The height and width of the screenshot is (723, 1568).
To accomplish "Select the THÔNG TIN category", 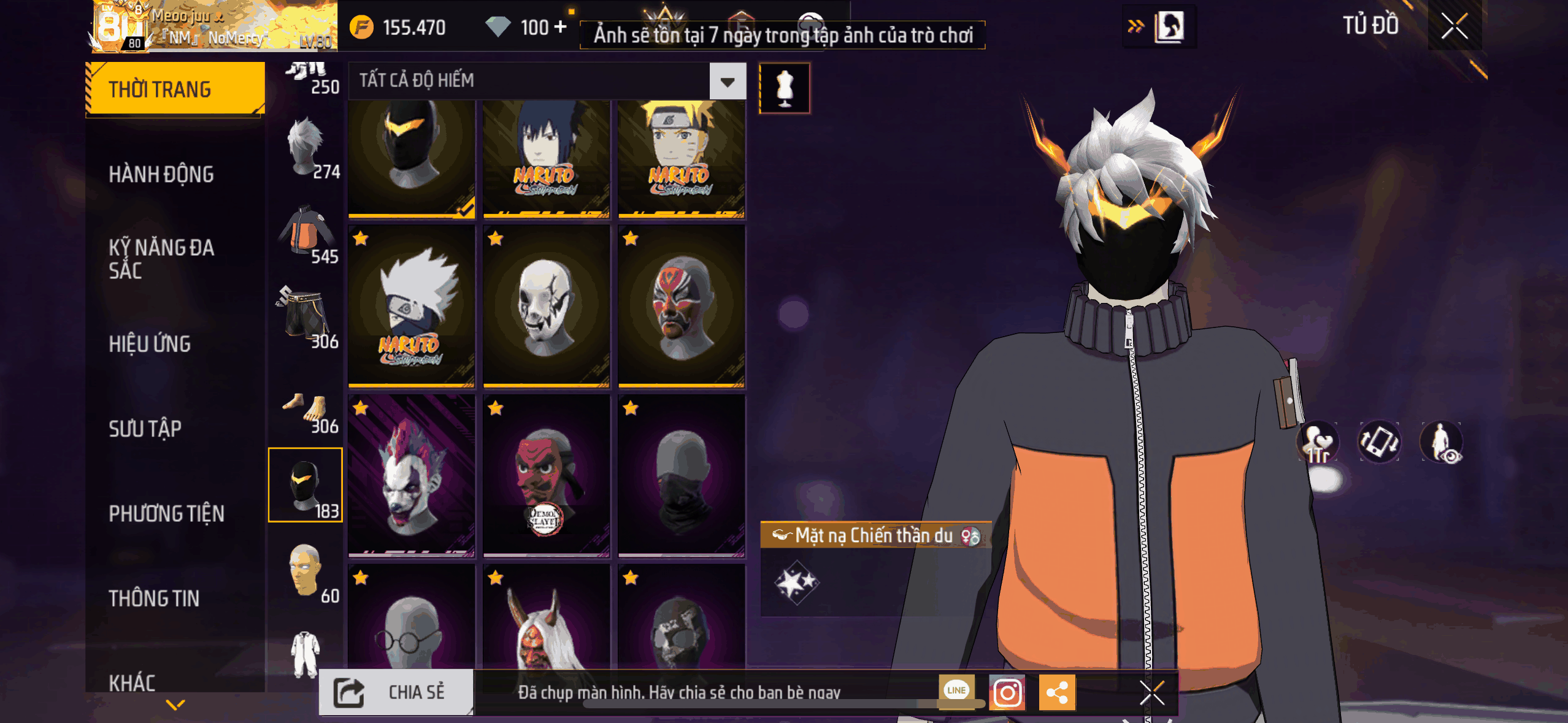I will 154,598.
